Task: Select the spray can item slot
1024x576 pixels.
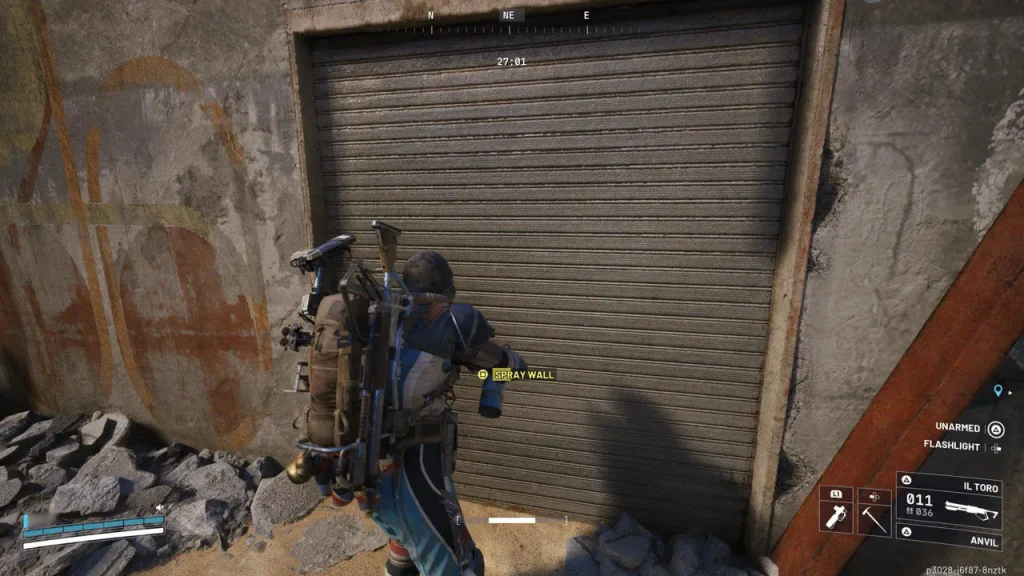Action: 835,514
